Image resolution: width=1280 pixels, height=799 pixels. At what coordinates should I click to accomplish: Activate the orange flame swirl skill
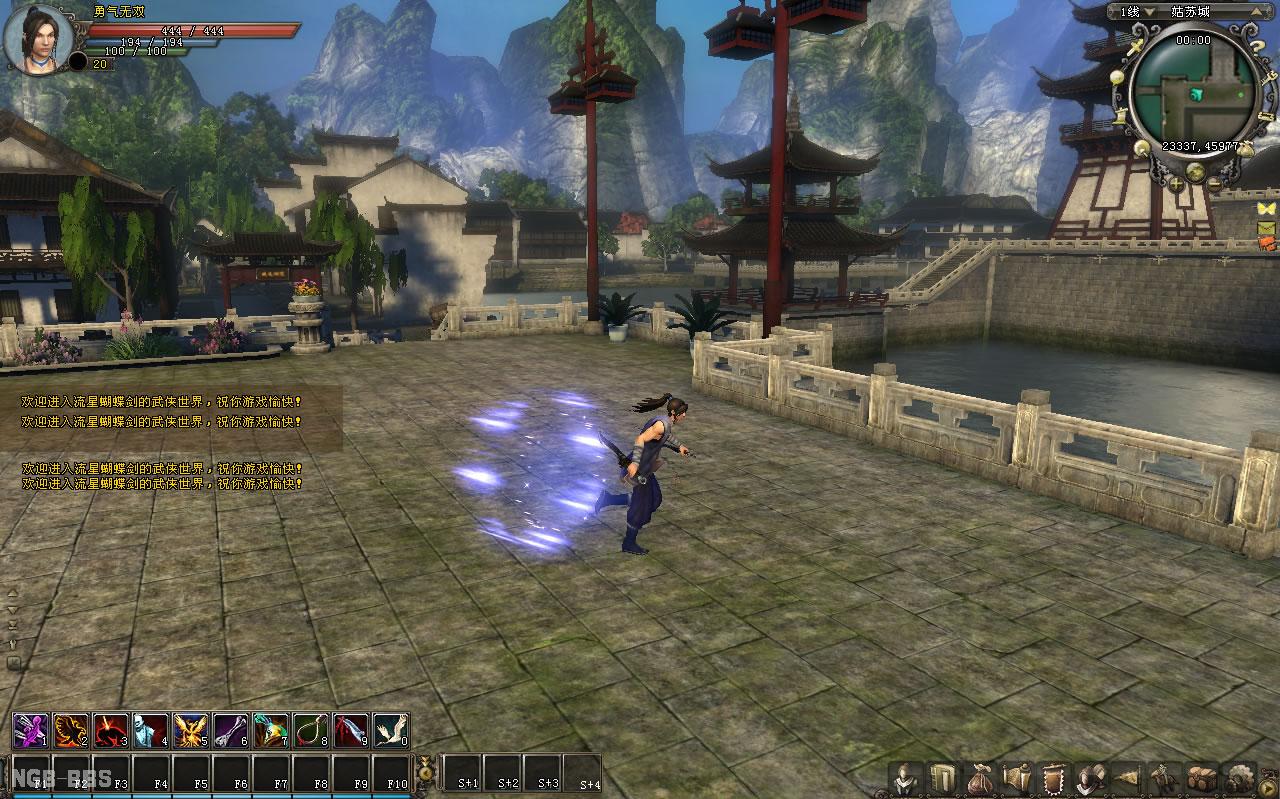pyautogui.click(x=70, y=731)
